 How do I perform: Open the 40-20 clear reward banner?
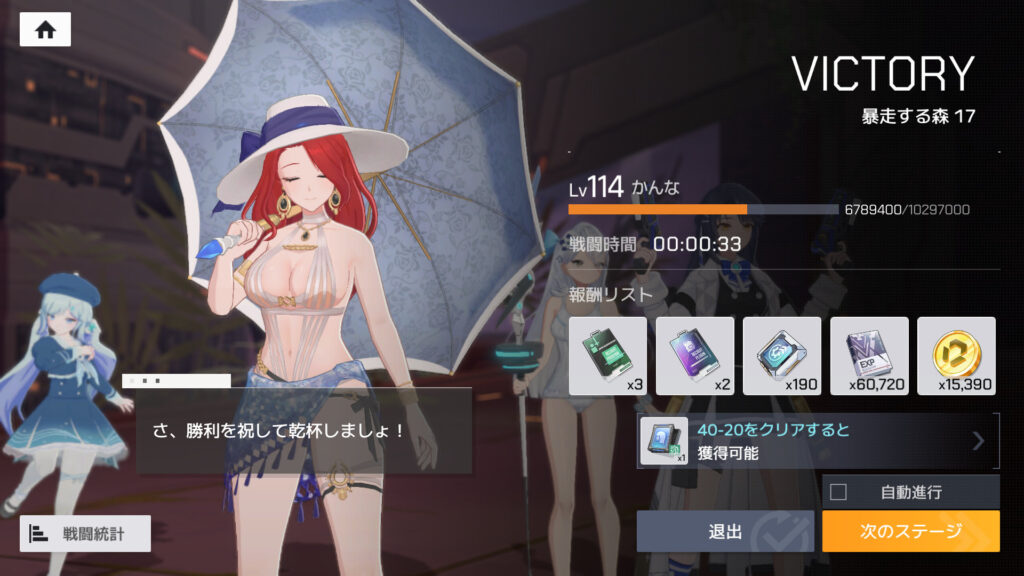click(x=818, y=441)
